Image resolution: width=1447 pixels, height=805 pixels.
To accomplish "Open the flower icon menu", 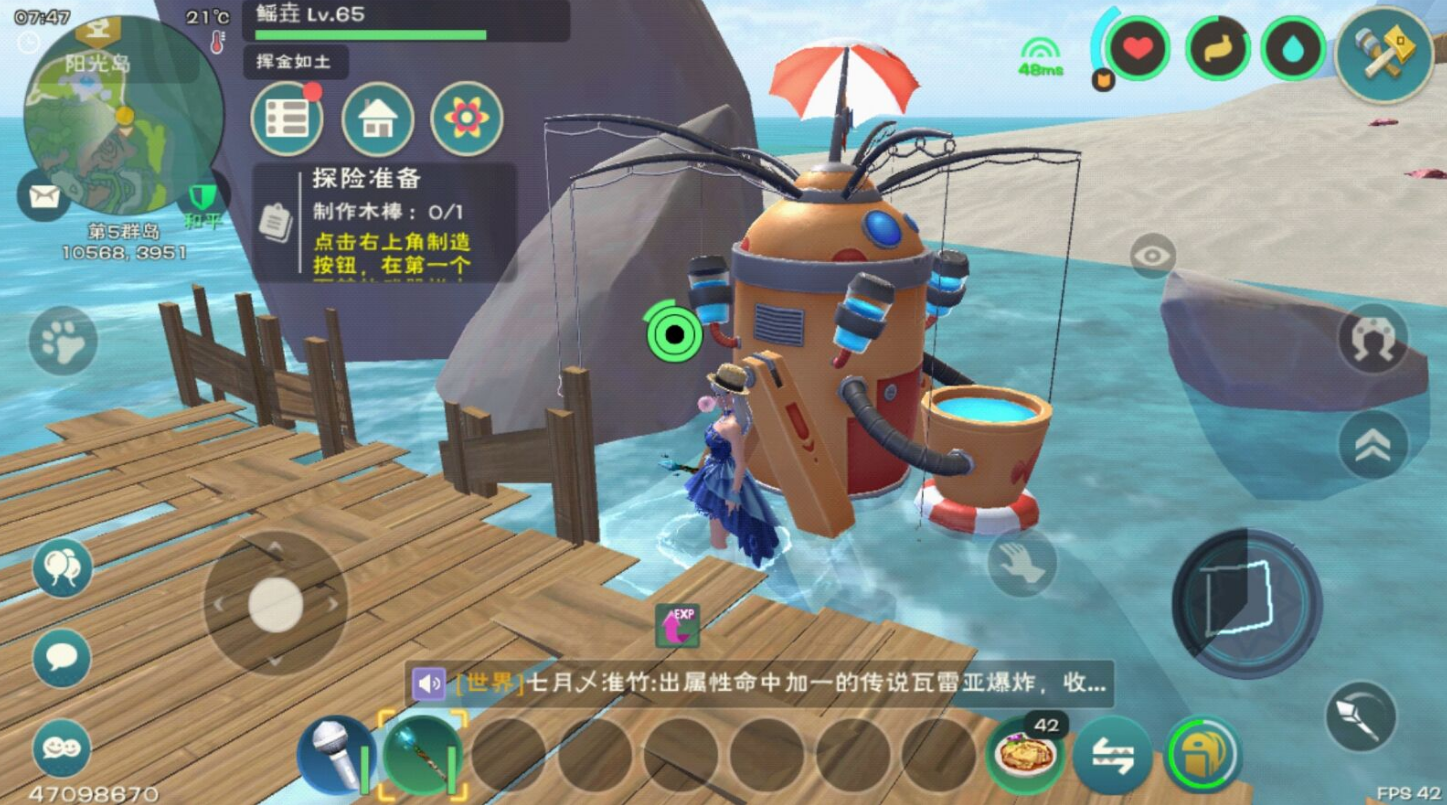I will (x=466, y=120).
